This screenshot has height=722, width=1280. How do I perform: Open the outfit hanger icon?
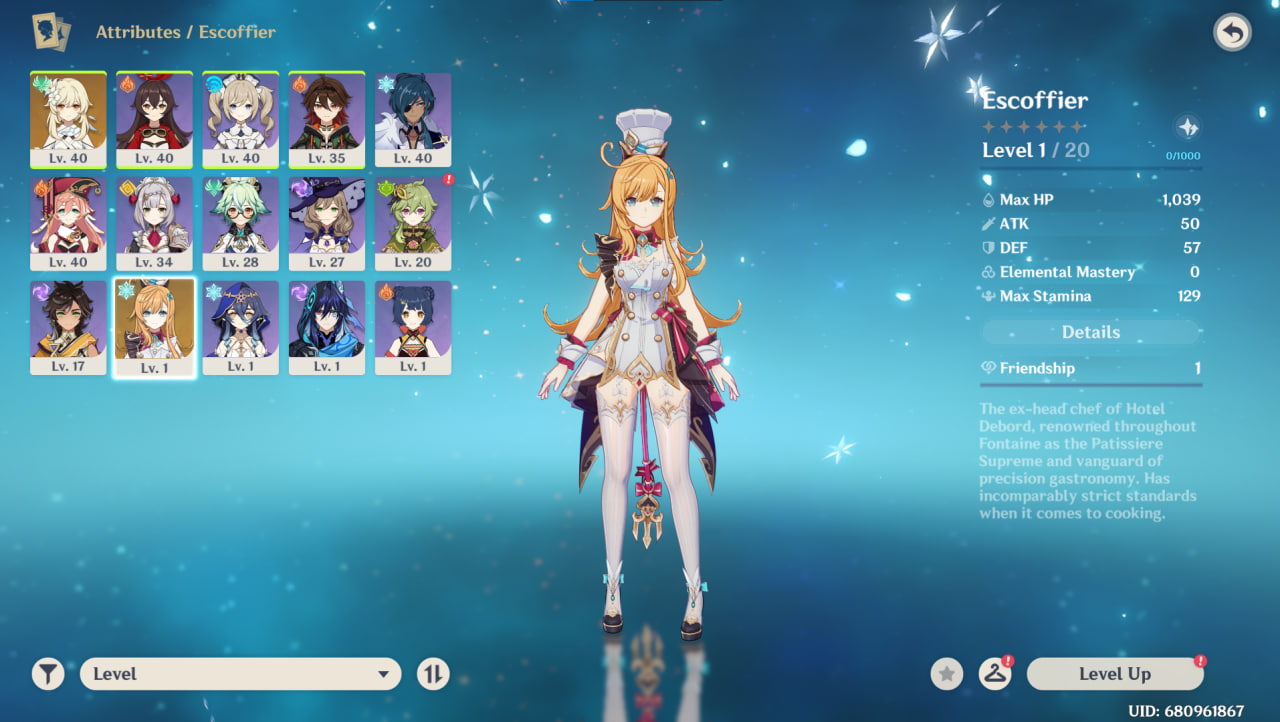(x=994, y=674)
